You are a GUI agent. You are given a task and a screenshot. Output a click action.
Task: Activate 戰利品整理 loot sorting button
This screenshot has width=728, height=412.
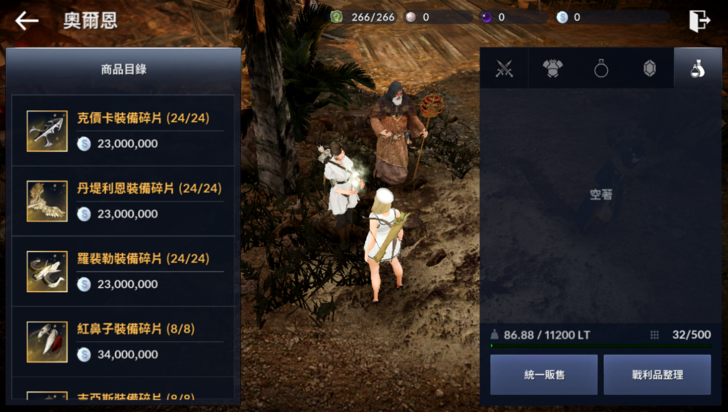657,375
